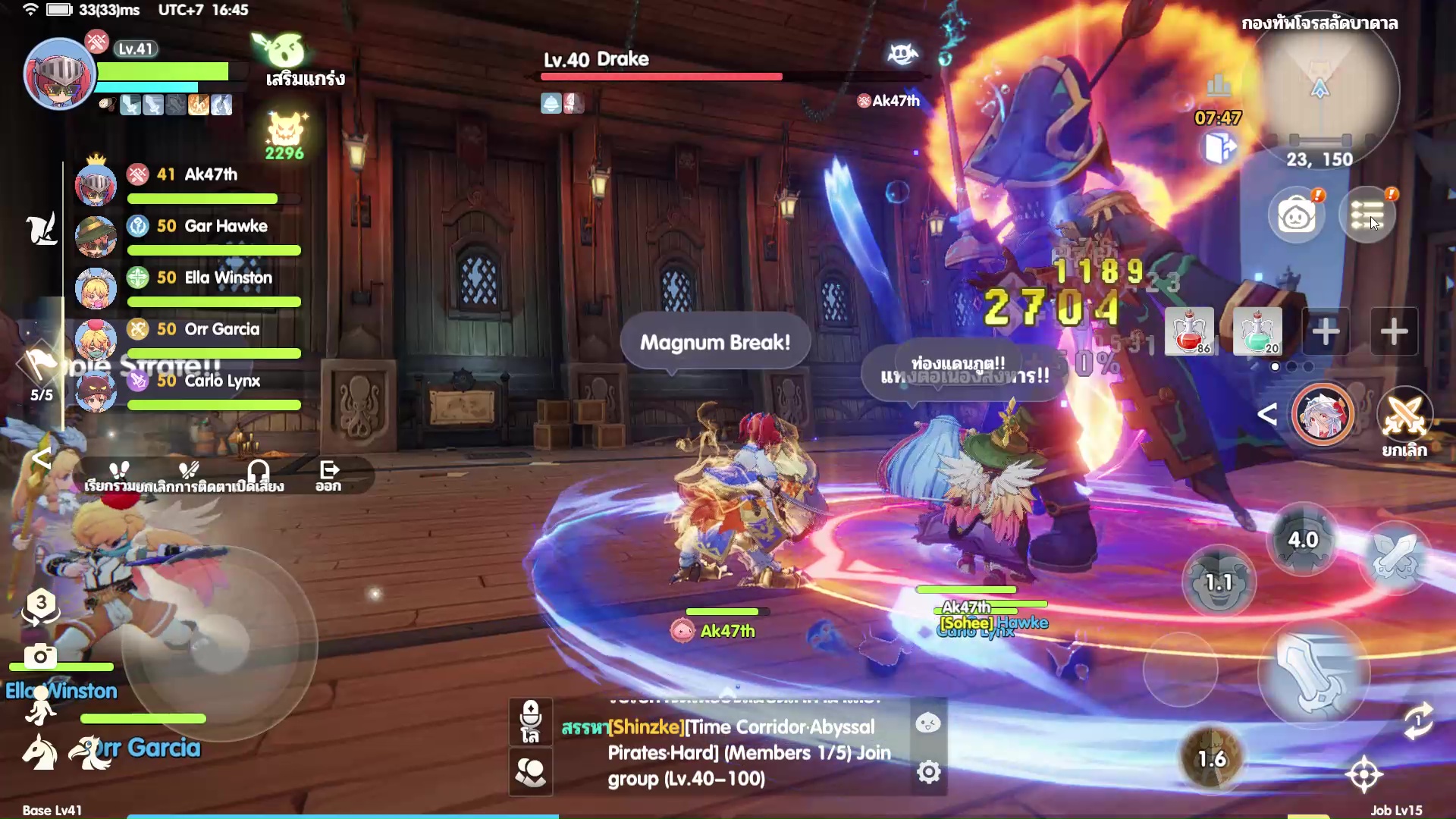Open the bag icon with notification

click(x=1297, y=215)
